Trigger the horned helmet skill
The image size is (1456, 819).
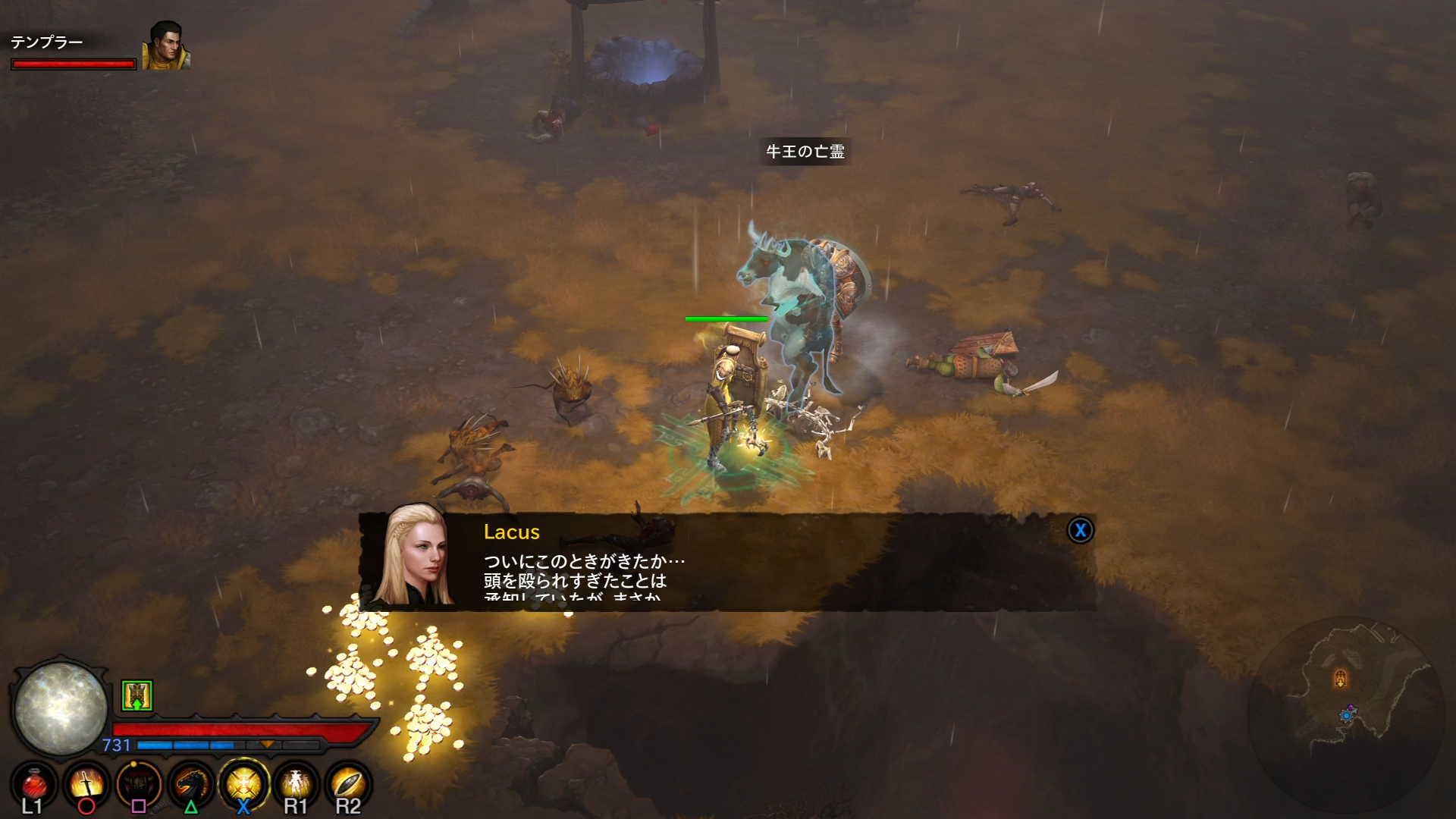click(138, 786)
